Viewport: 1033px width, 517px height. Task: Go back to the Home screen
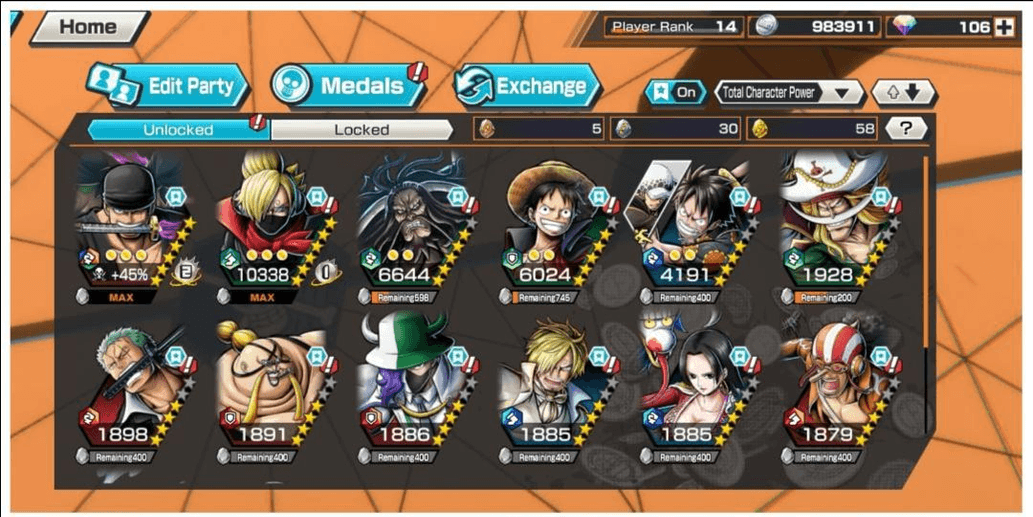coord(89,28)
